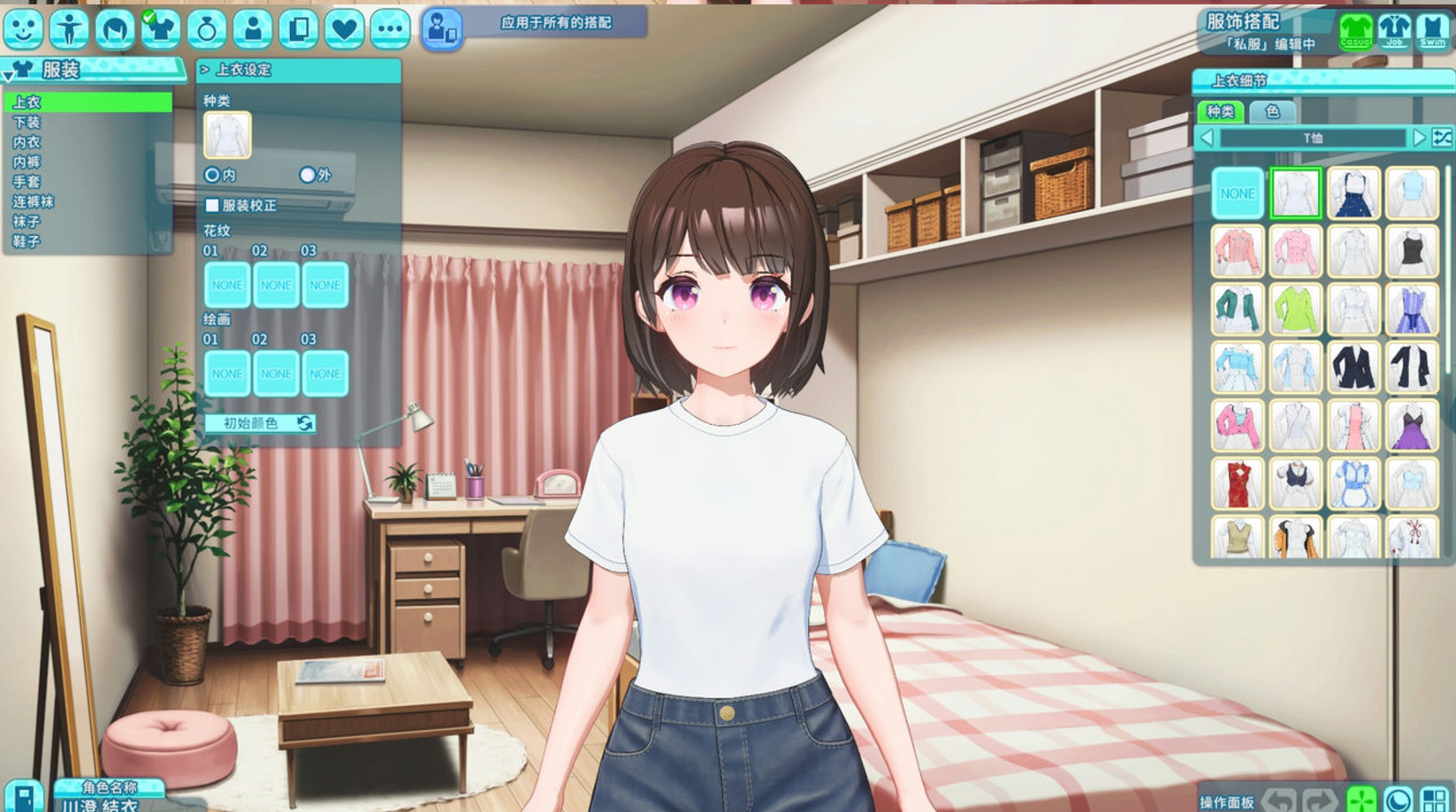The width and height of the screenshot is (1456, 812).
Task: Open the hair editing category
Action: (x=115, y=29)
